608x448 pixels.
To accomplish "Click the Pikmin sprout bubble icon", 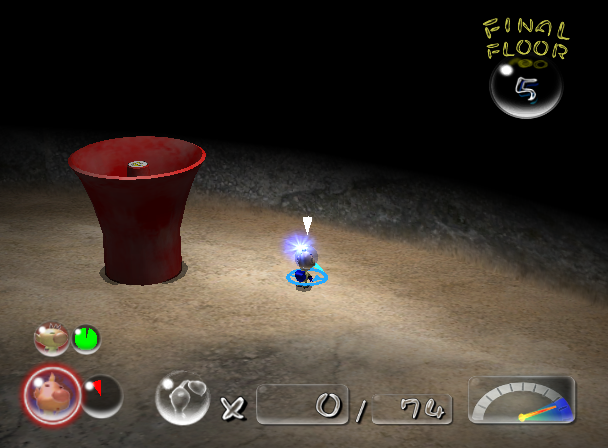I will (182, 397).
